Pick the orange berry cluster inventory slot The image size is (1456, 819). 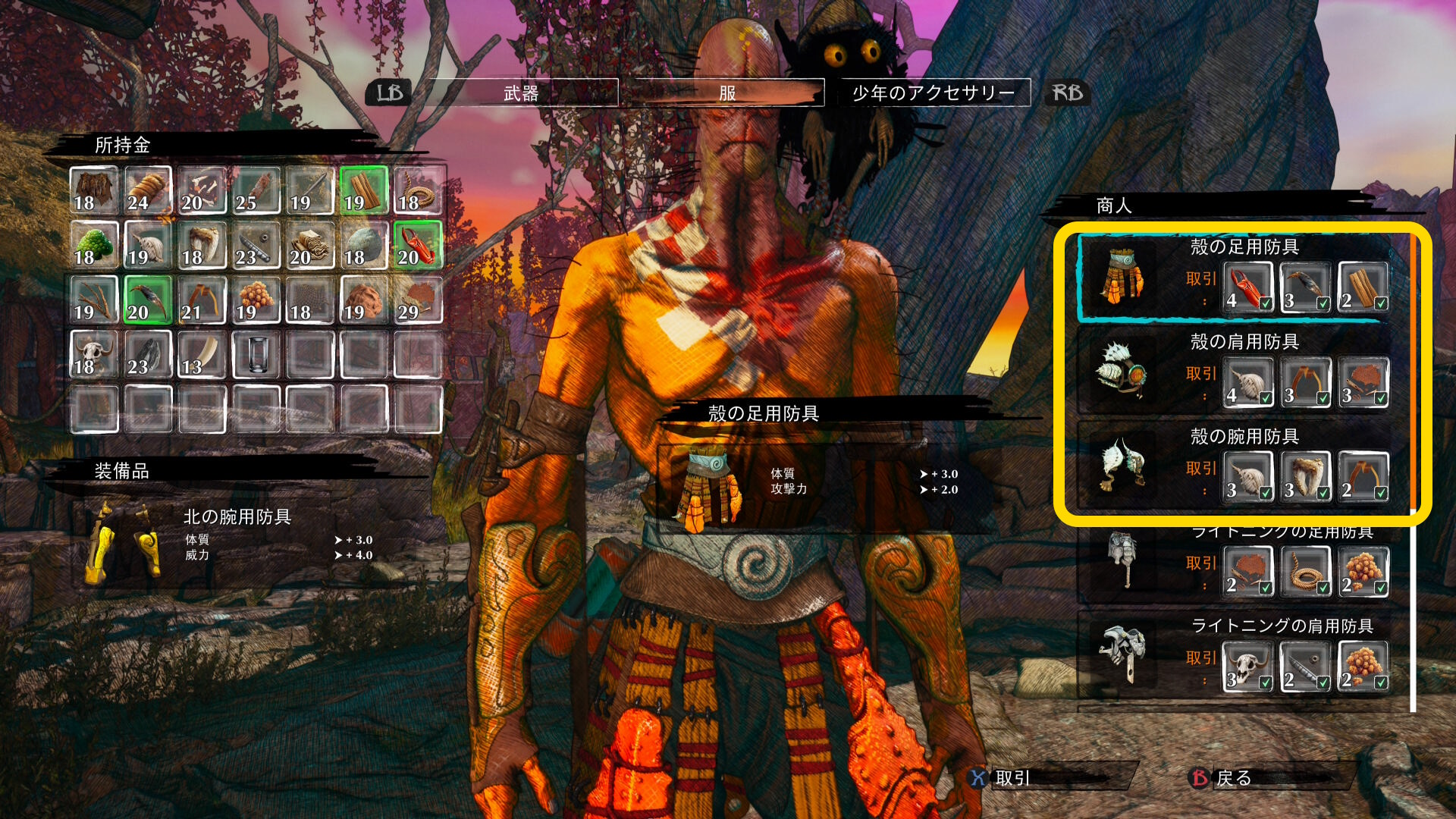(x=256, y=300)
